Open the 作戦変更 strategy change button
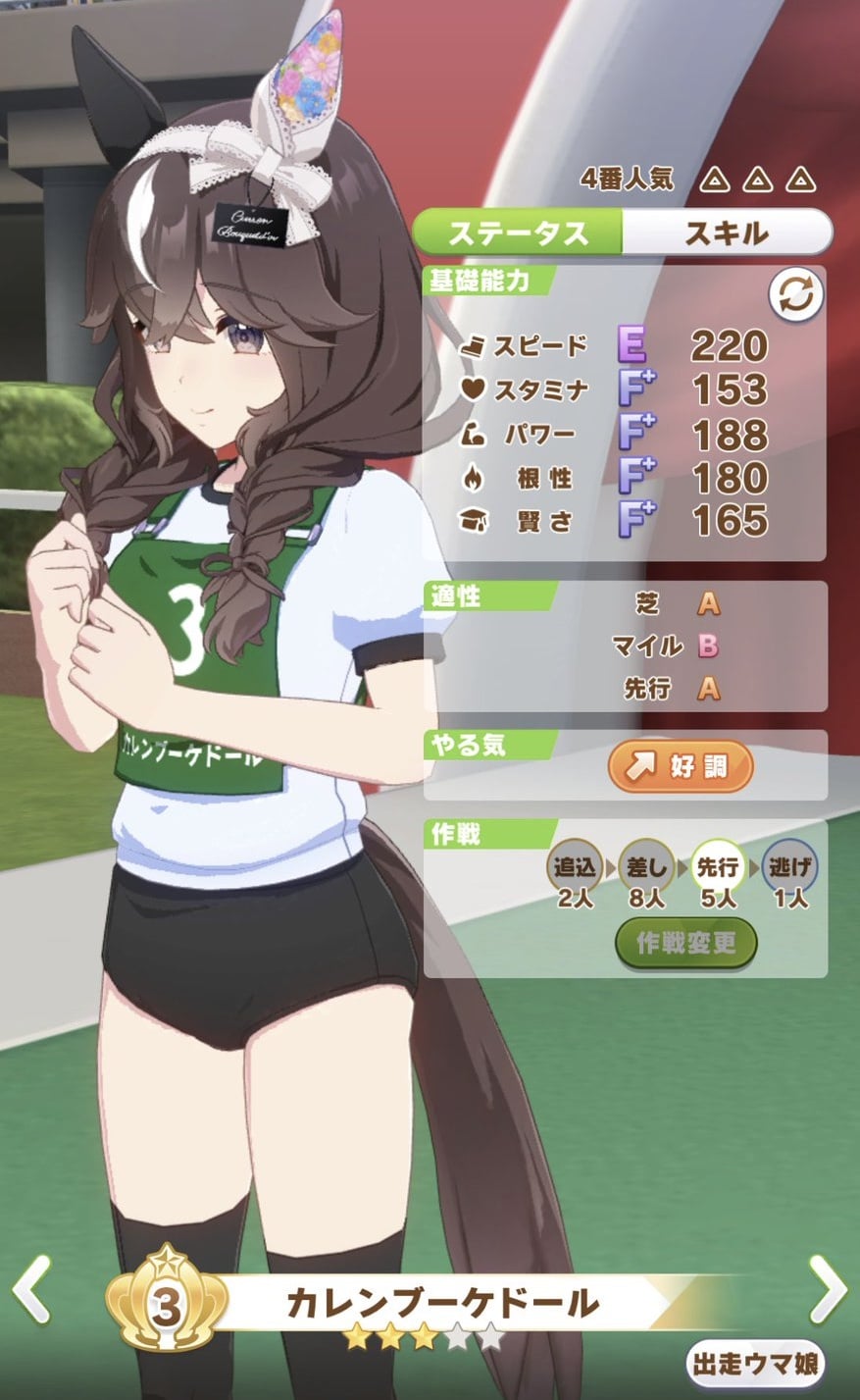This screenshot has width=860, height=1400. pos(686,943)
